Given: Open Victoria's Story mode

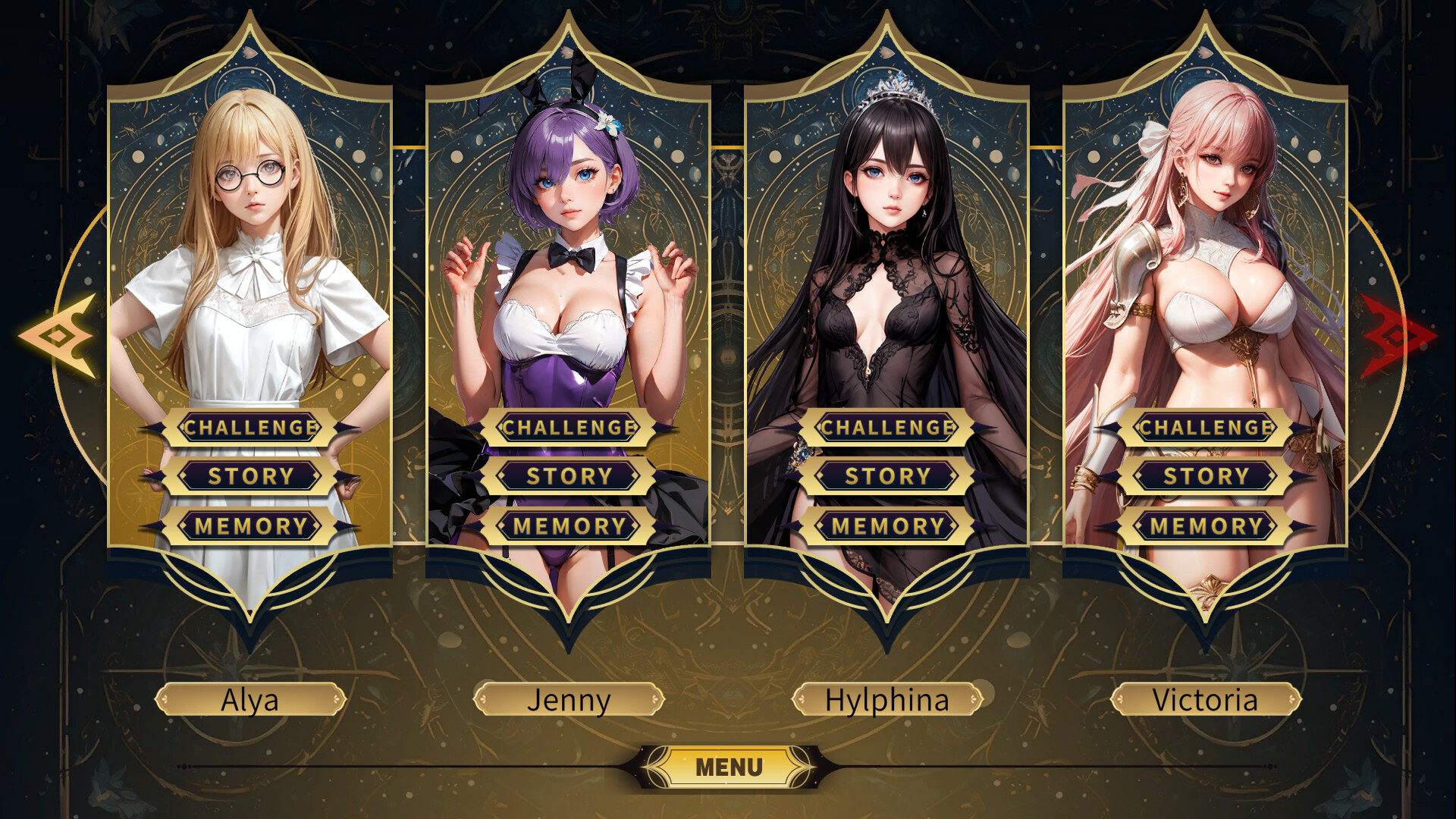Looking at the screenshot, I should (1204, 476).
